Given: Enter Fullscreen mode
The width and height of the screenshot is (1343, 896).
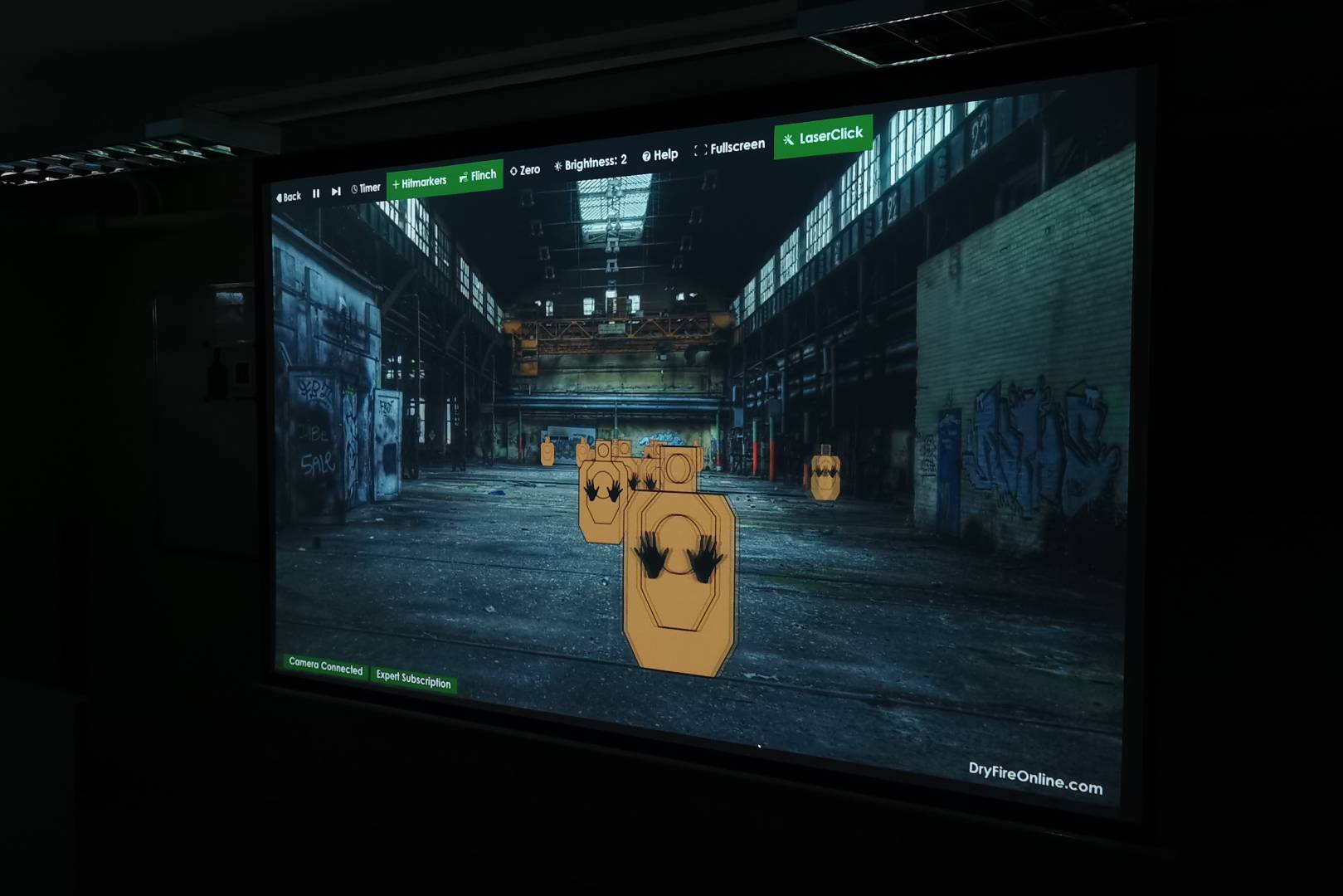Looking at the screenshot, I should click(729, 147).
